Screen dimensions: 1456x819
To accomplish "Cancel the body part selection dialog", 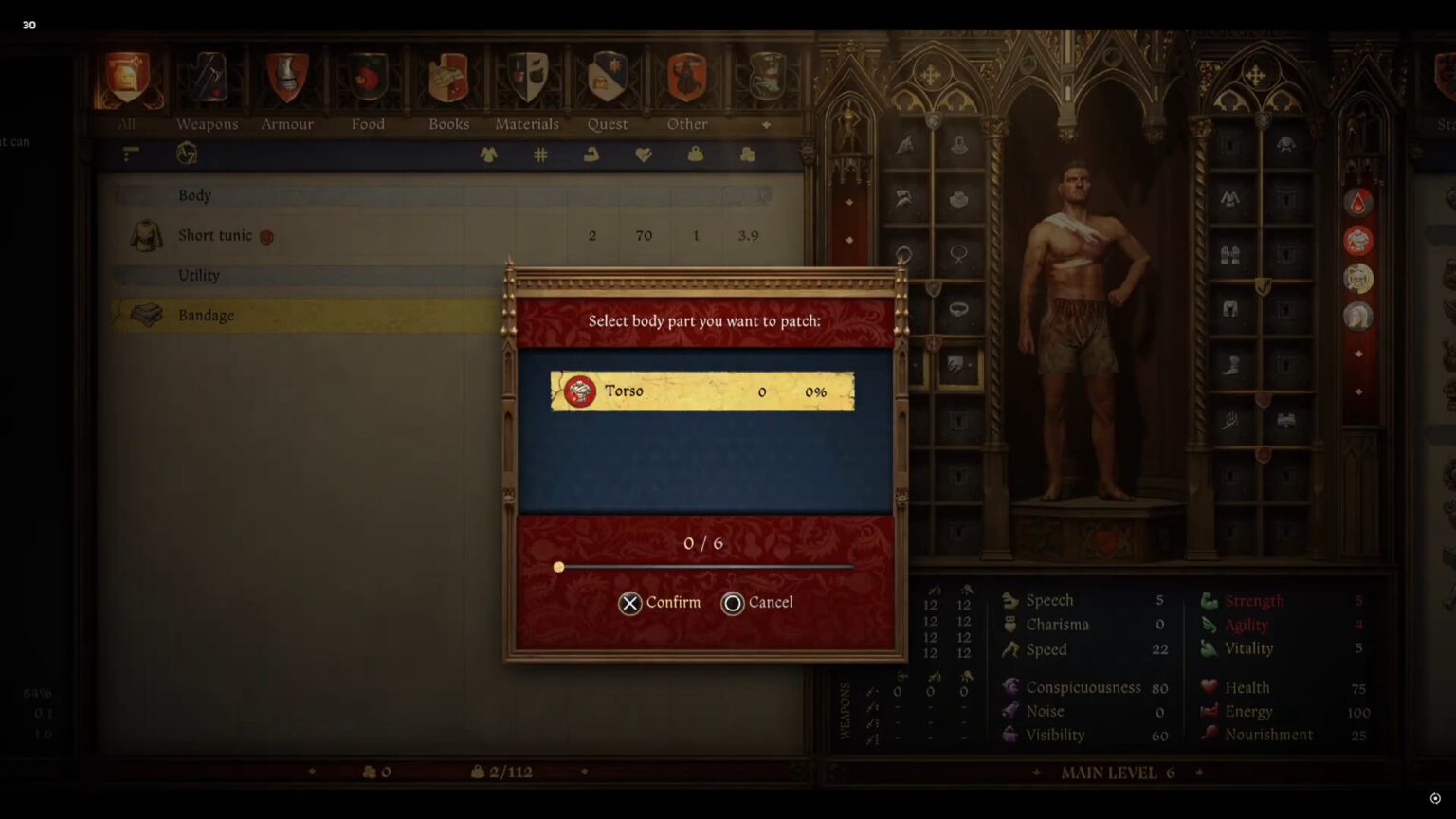I will (757, 603).
